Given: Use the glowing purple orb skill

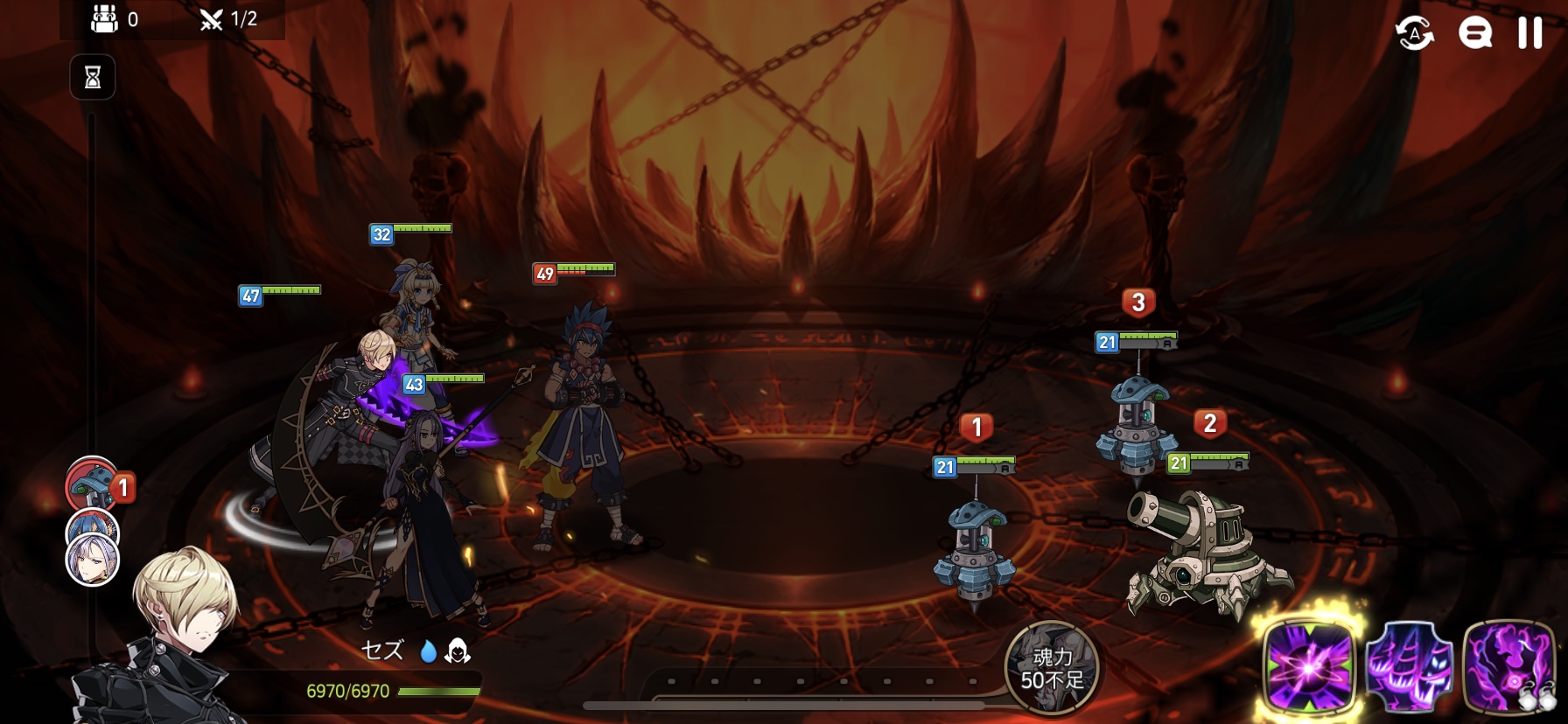Looking at the screenshot, I should click(x=1308, y=666).
